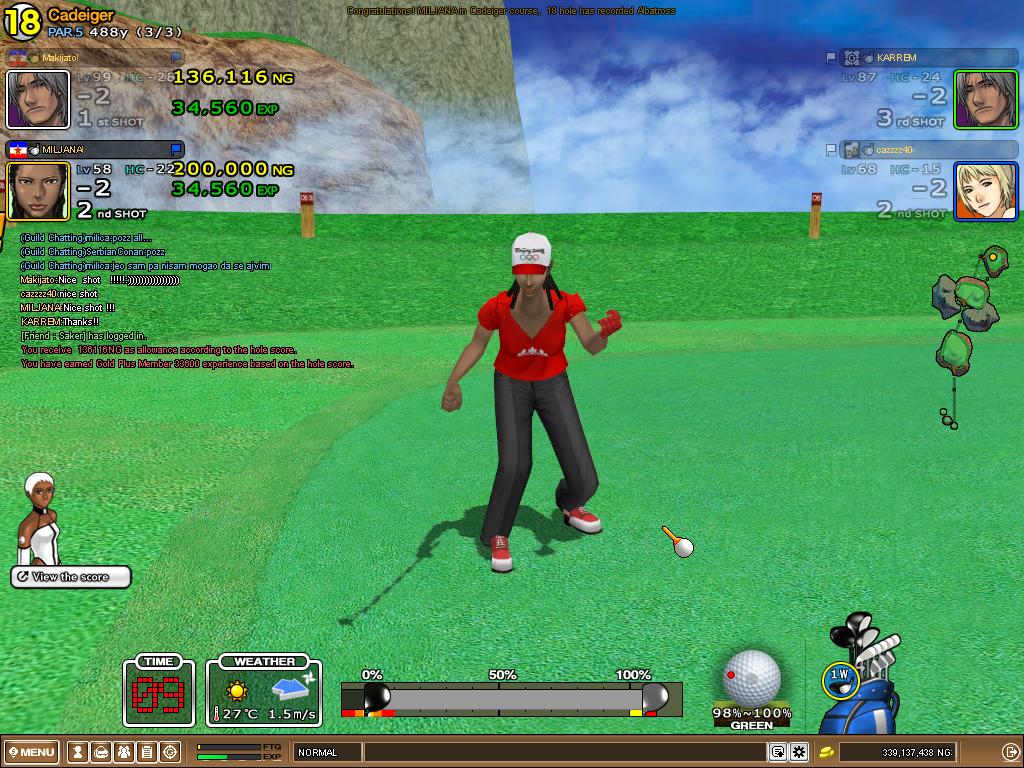
Task: Open the document list toolbar icon
Action: (147, 752)
